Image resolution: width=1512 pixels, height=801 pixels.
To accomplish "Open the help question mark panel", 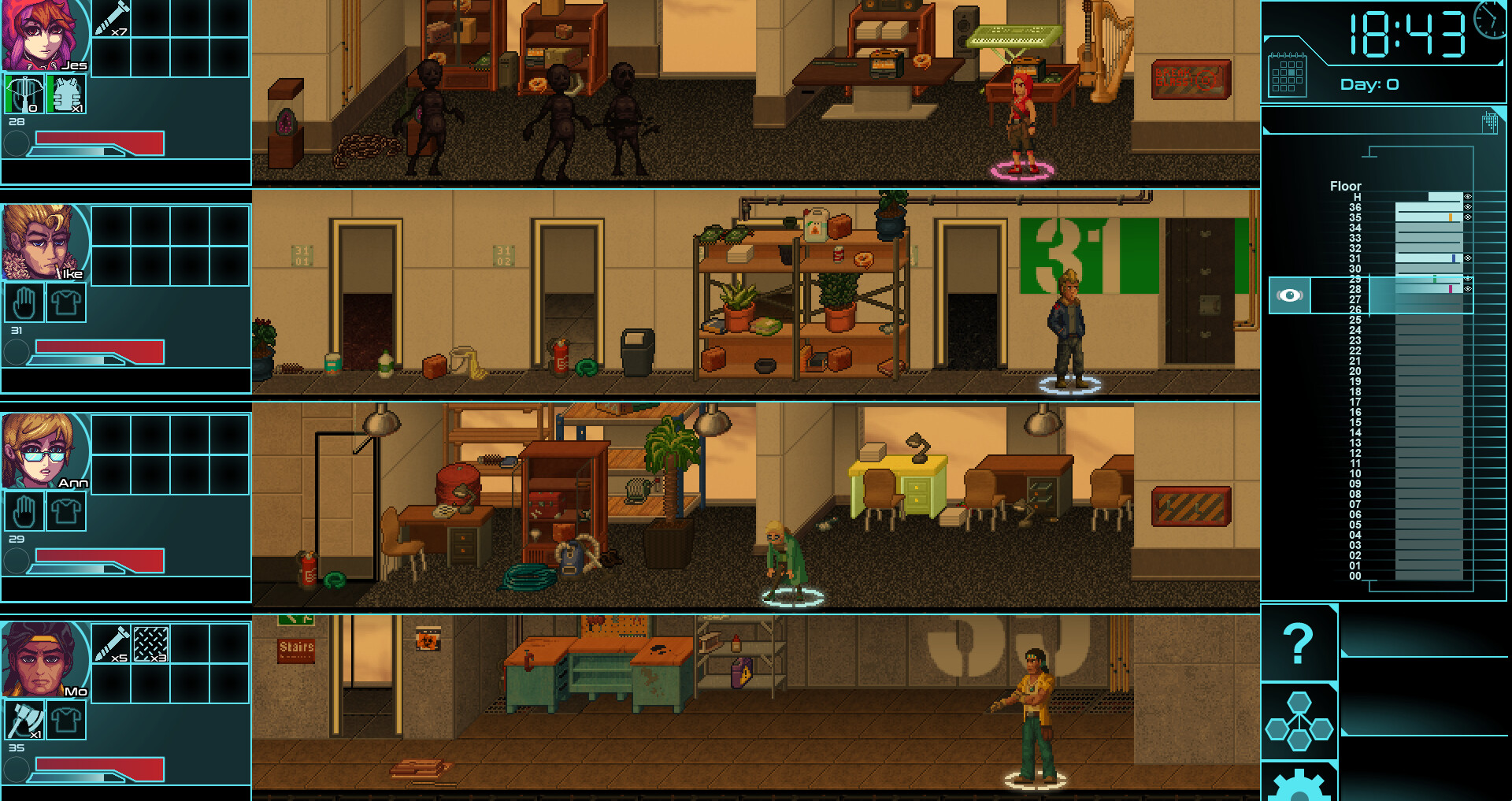I will tap(1299, 642).
